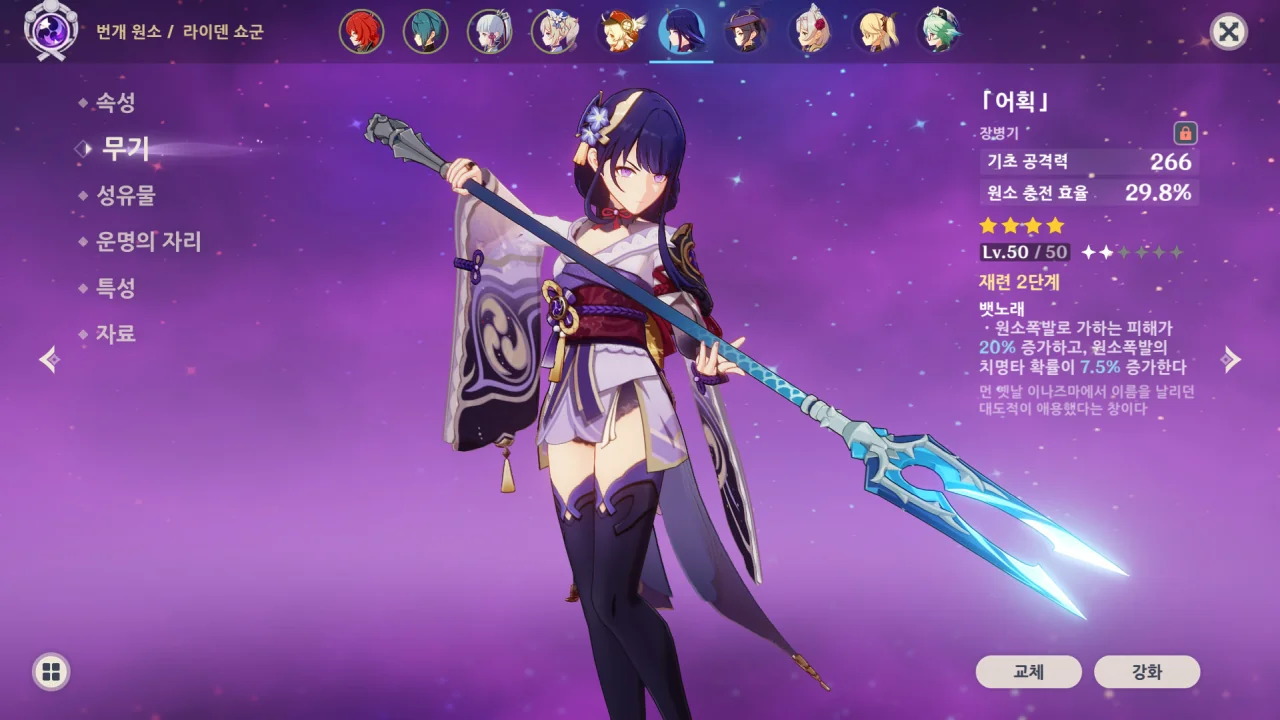
Task: Switch to the next character with right arrow
Action: coord(1232,360)
